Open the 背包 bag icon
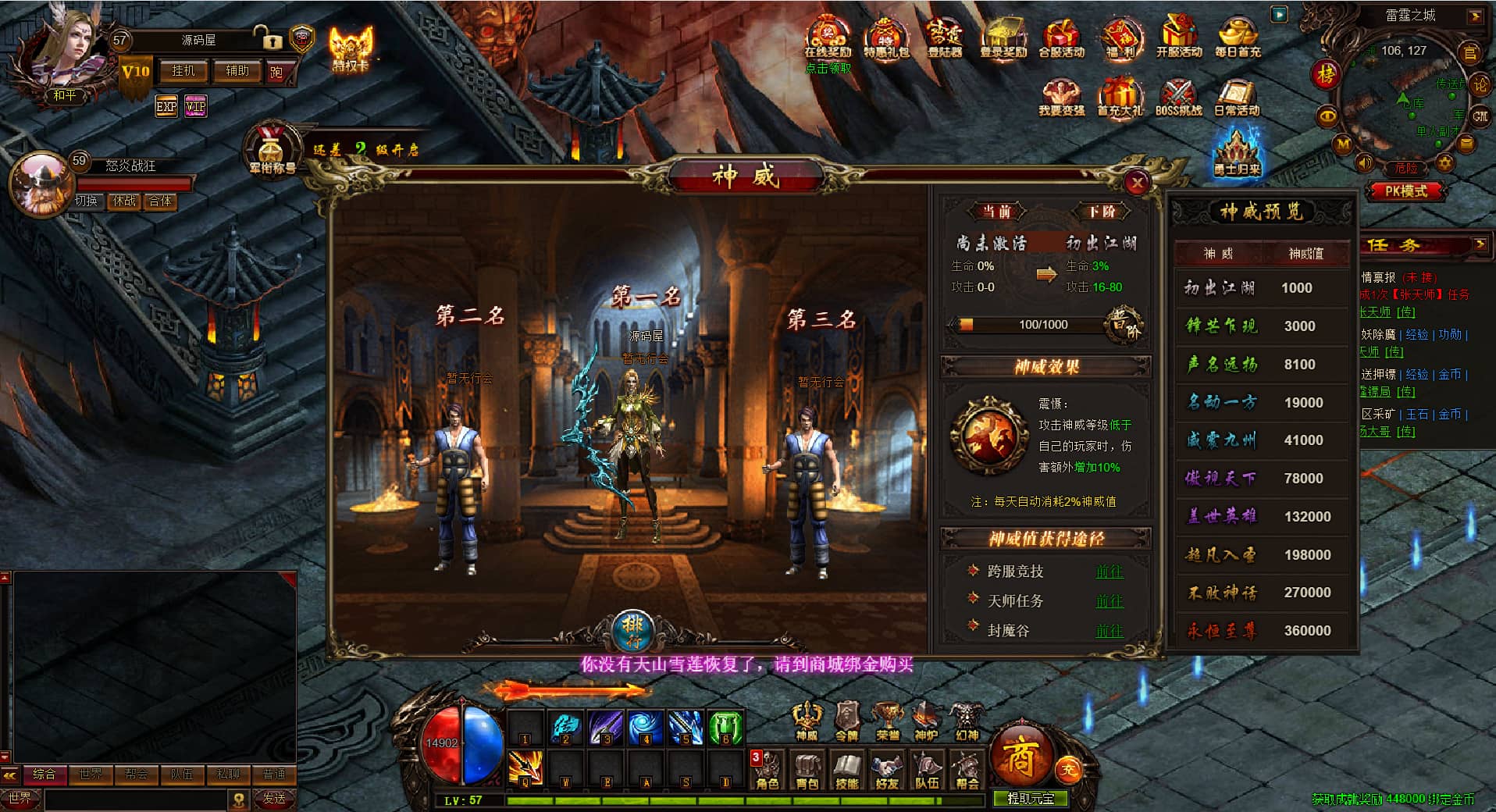1496x812 pixels. (x=807, y=771)
